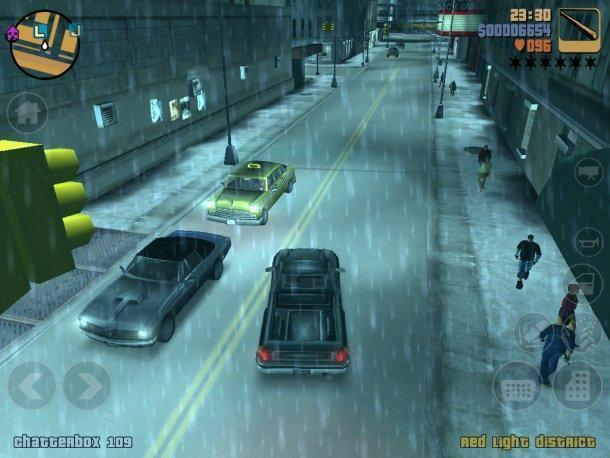Switch view with the camera button
This screenshot has height=458, width=610.
pyautogui.click(x=589, y=172)
